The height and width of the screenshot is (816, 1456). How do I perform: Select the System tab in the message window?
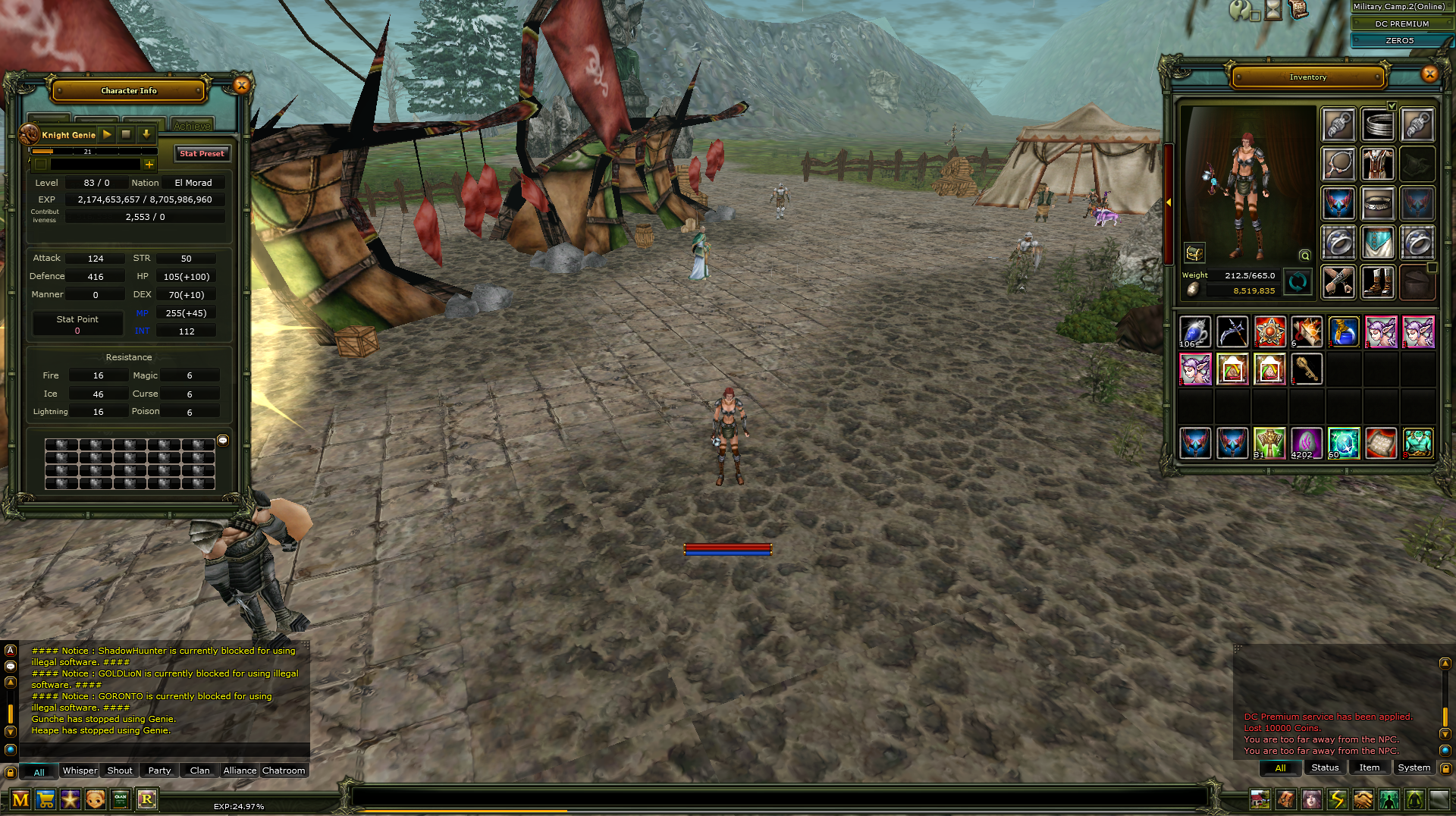[x=1414, y=767]
